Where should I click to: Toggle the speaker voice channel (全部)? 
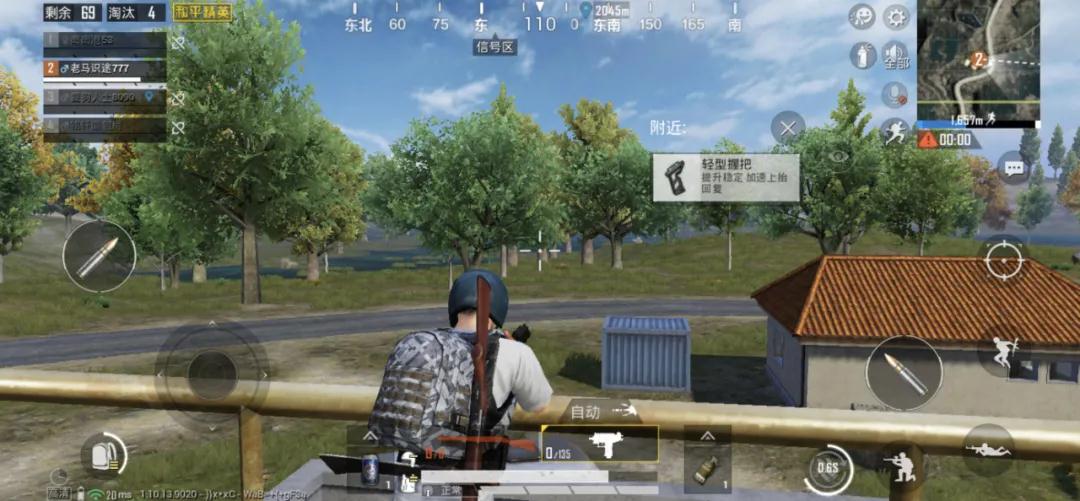point(895,55)
